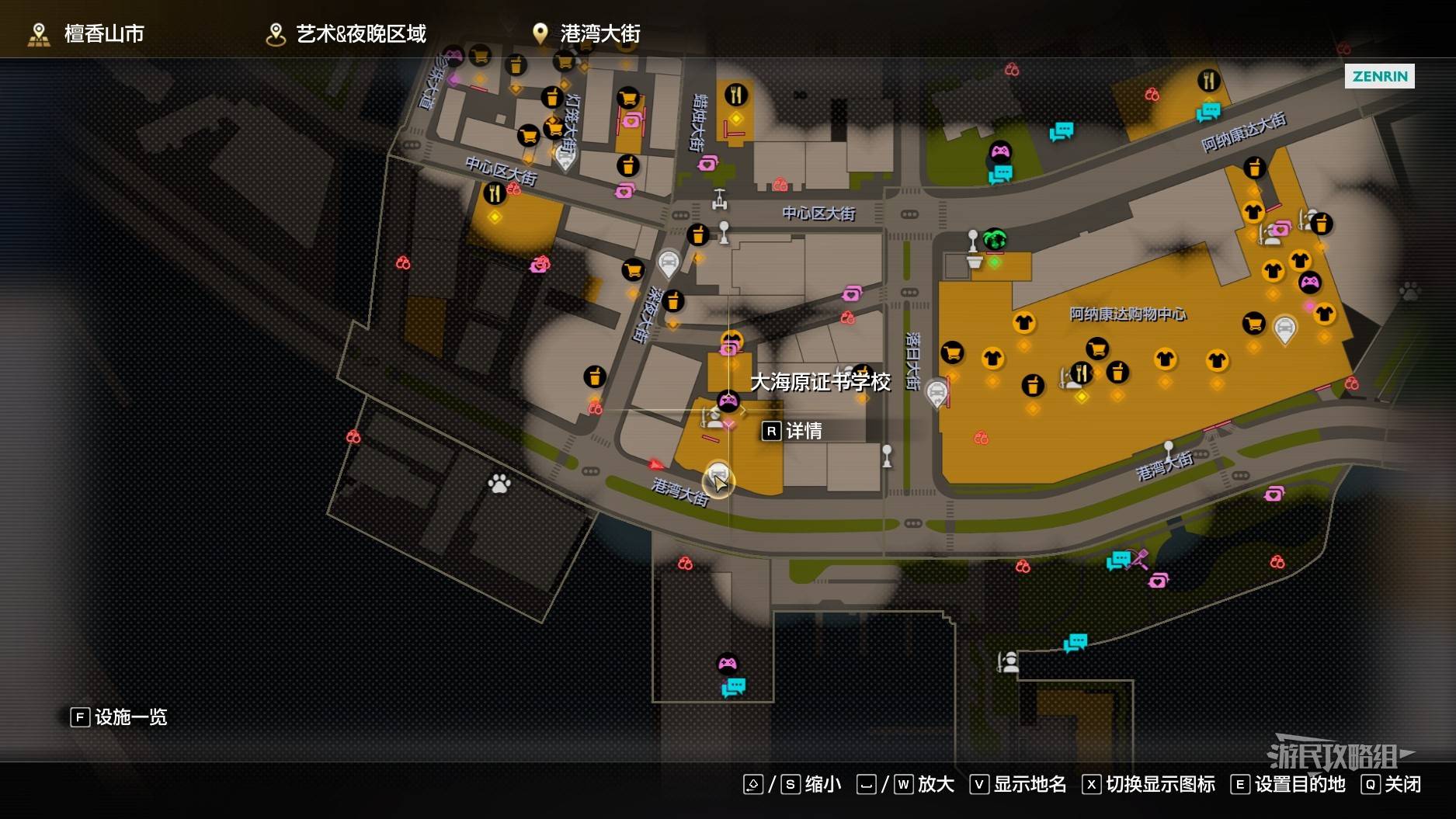Select the crossed purple tools marker
This screenshot has width=1456, height=819.
pos(1140,558)
